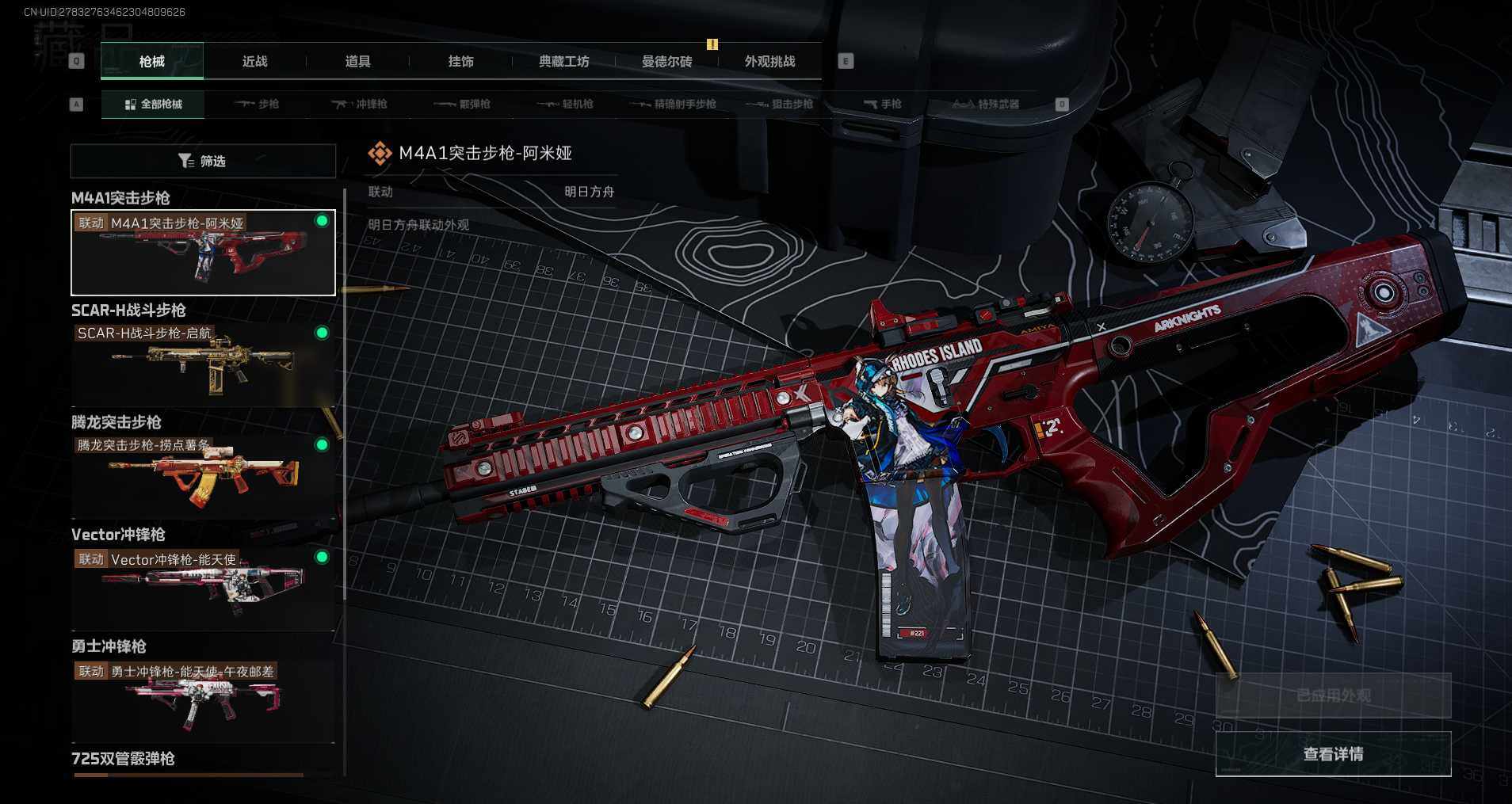
Task: Show the 狙击步枪 sniper rifle category
Action: (780, 105)
